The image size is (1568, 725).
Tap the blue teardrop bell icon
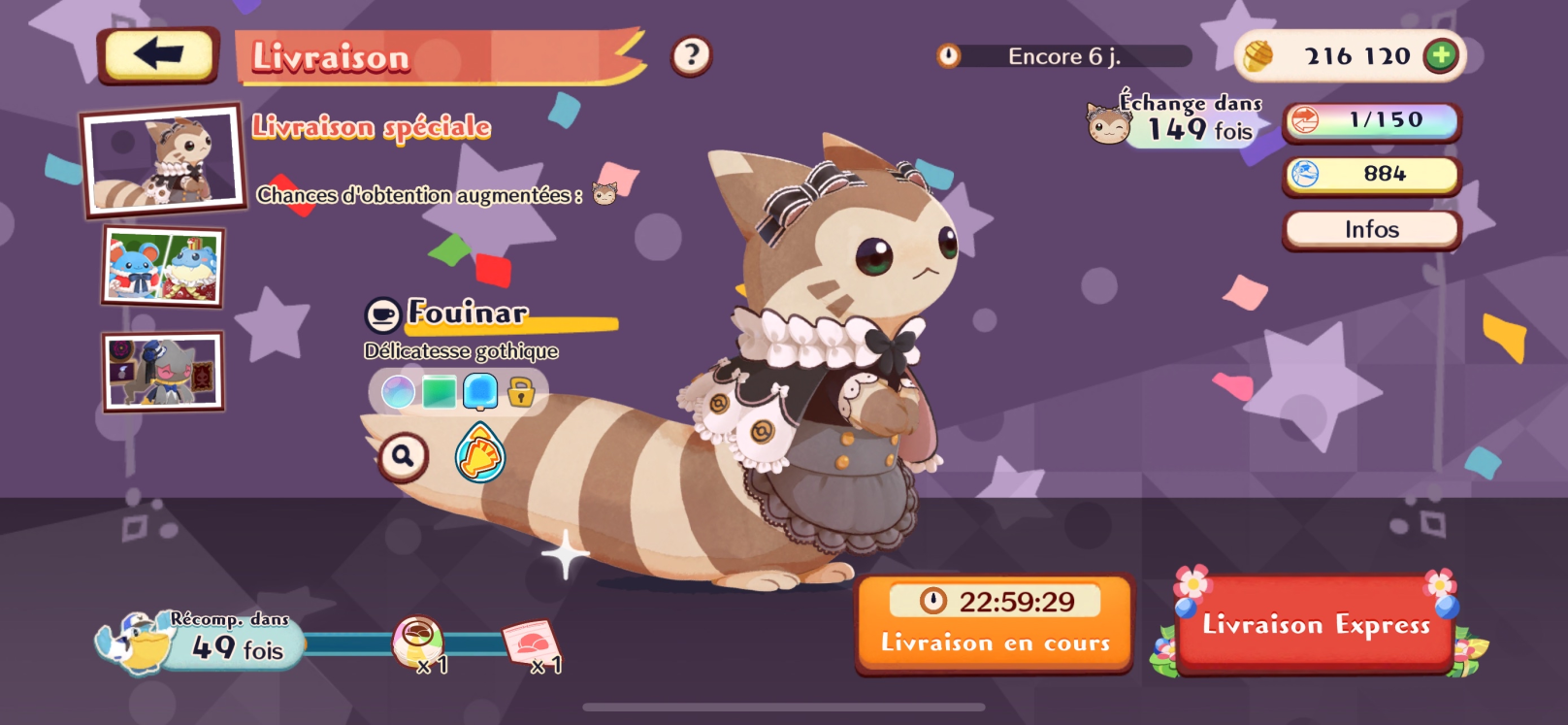pos(480,454)
